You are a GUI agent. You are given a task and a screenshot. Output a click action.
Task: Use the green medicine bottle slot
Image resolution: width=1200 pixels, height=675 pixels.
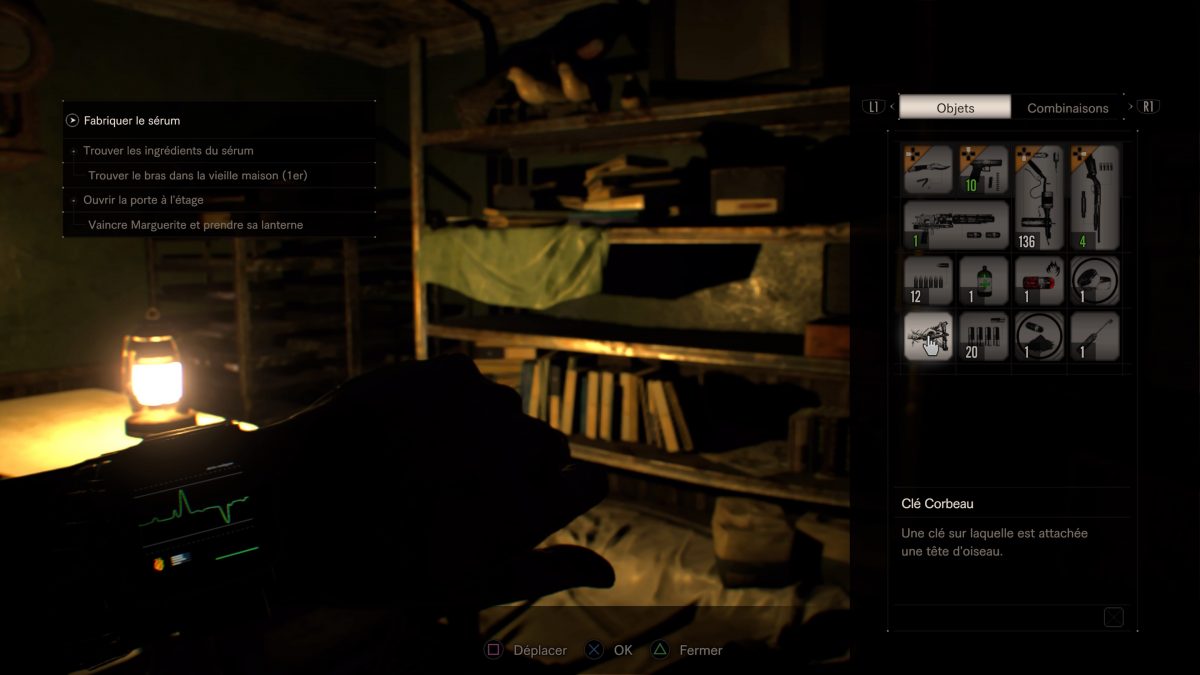984,281
